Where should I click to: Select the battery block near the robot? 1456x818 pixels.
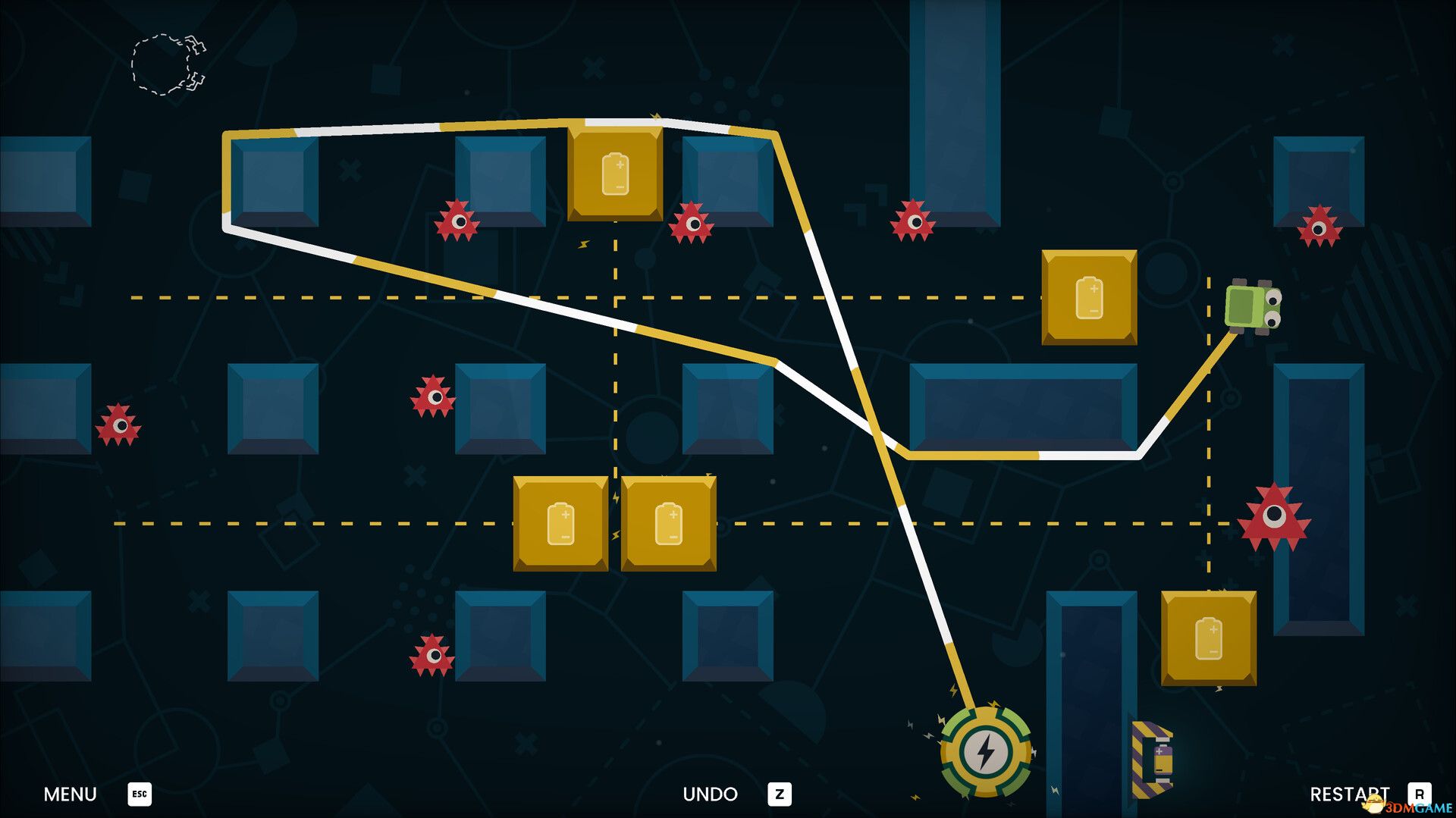point(1090,296)
